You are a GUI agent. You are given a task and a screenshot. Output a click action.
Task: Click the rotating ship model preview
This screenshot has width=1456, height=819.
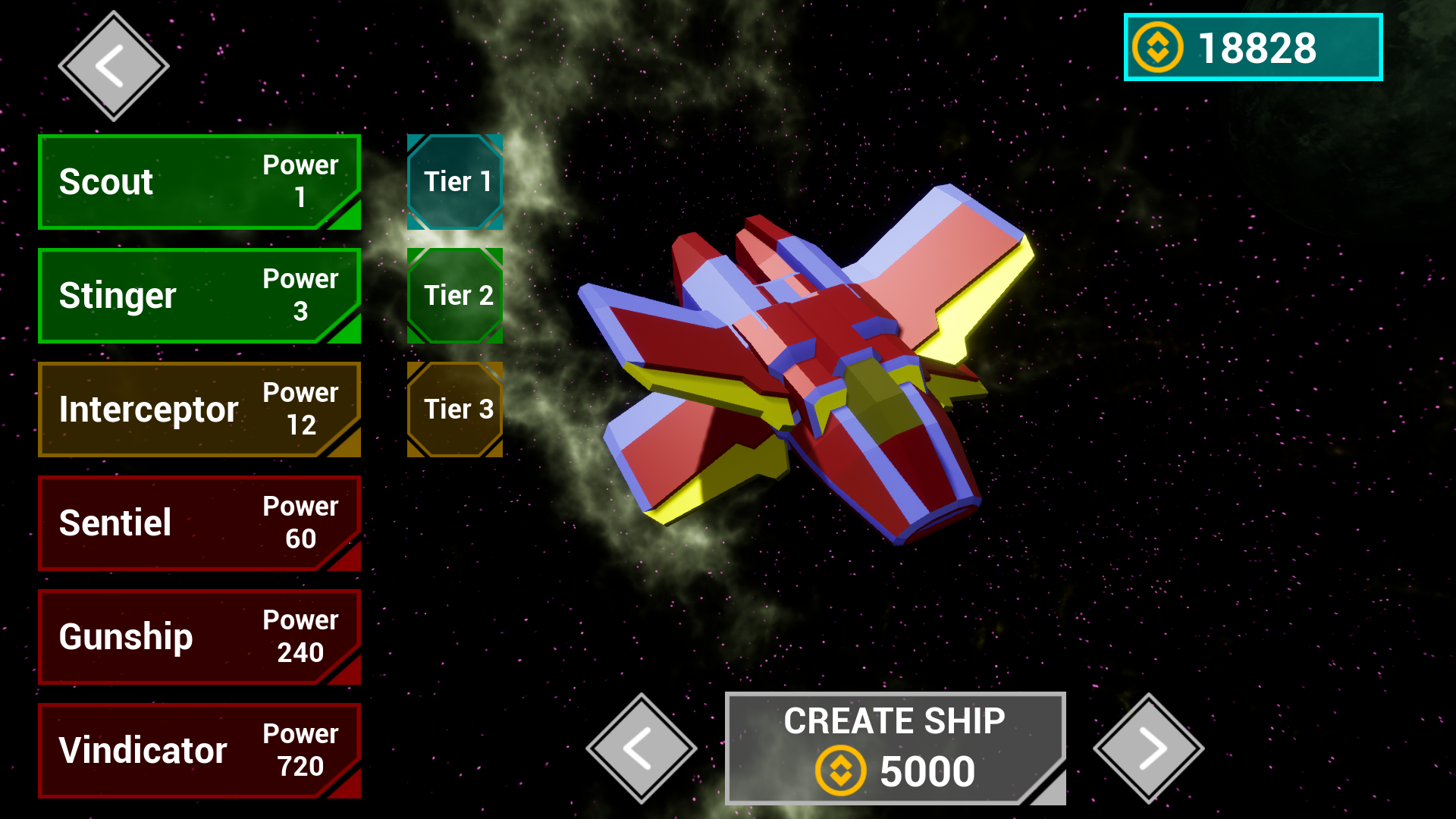coord(827,364)
